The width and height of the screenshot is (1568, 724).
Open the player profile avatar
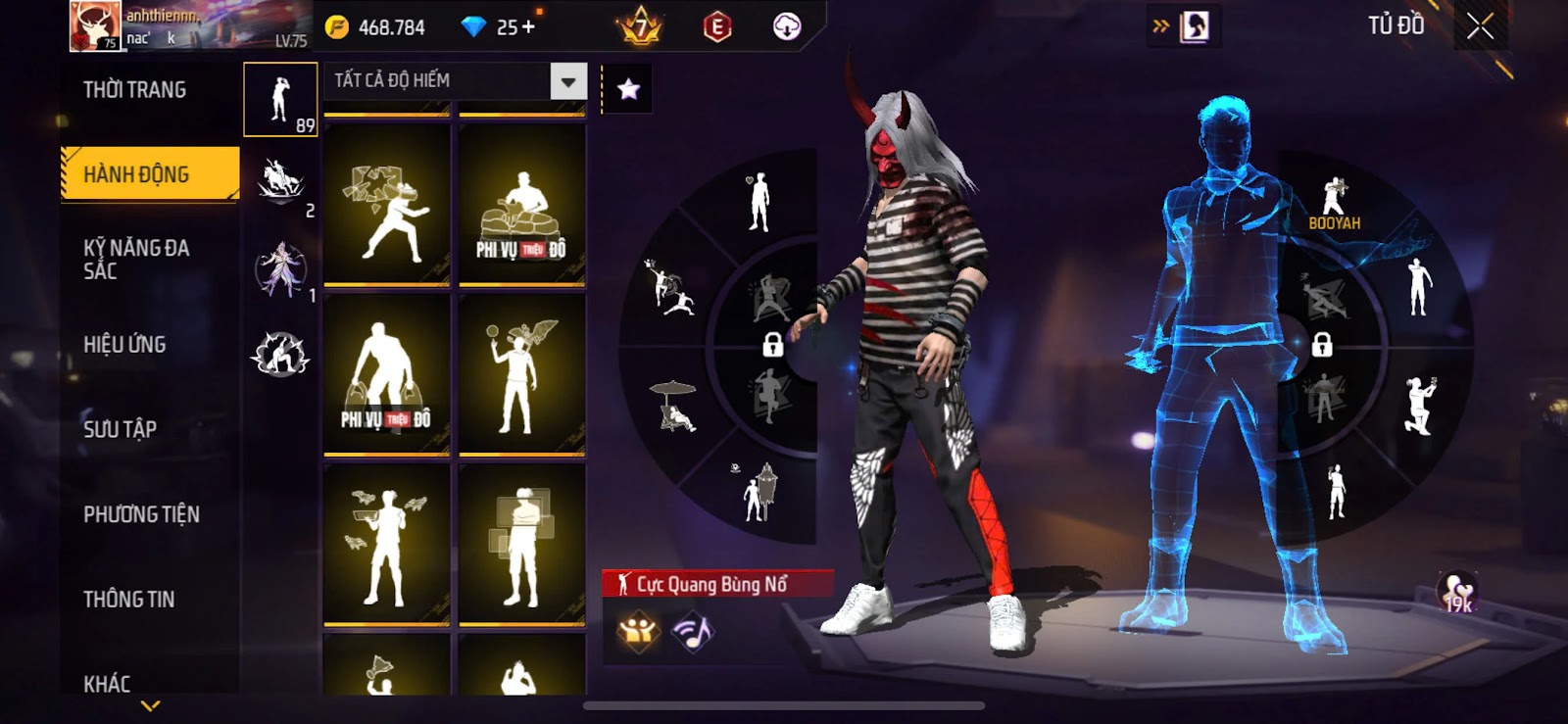95,25
